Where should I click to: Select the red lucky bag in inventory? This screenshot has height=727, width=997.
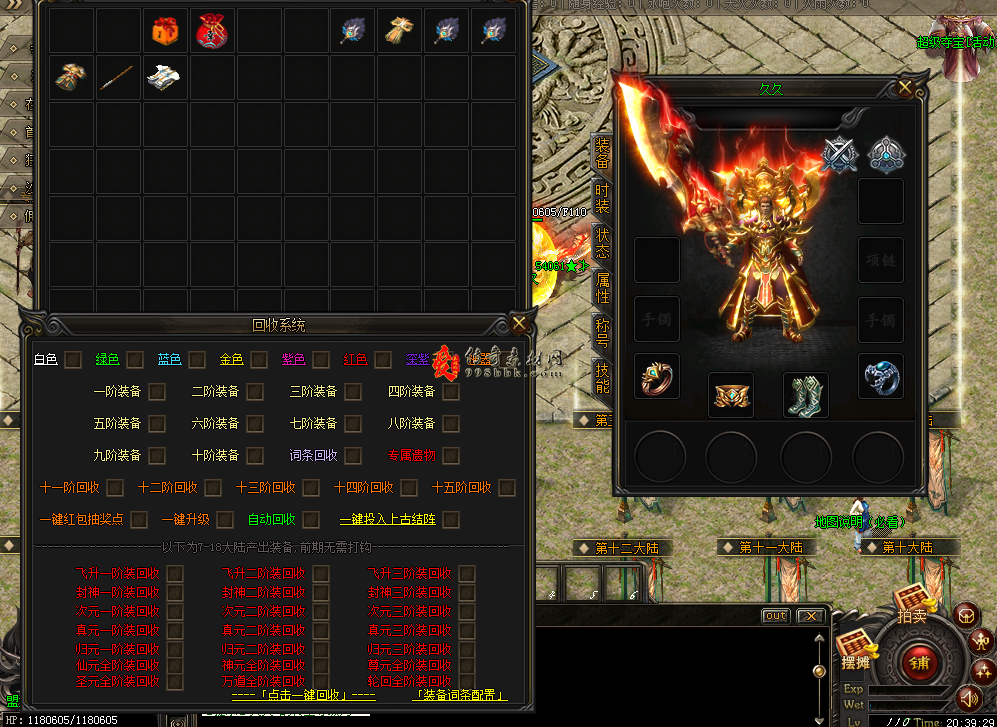click(211, 32)
